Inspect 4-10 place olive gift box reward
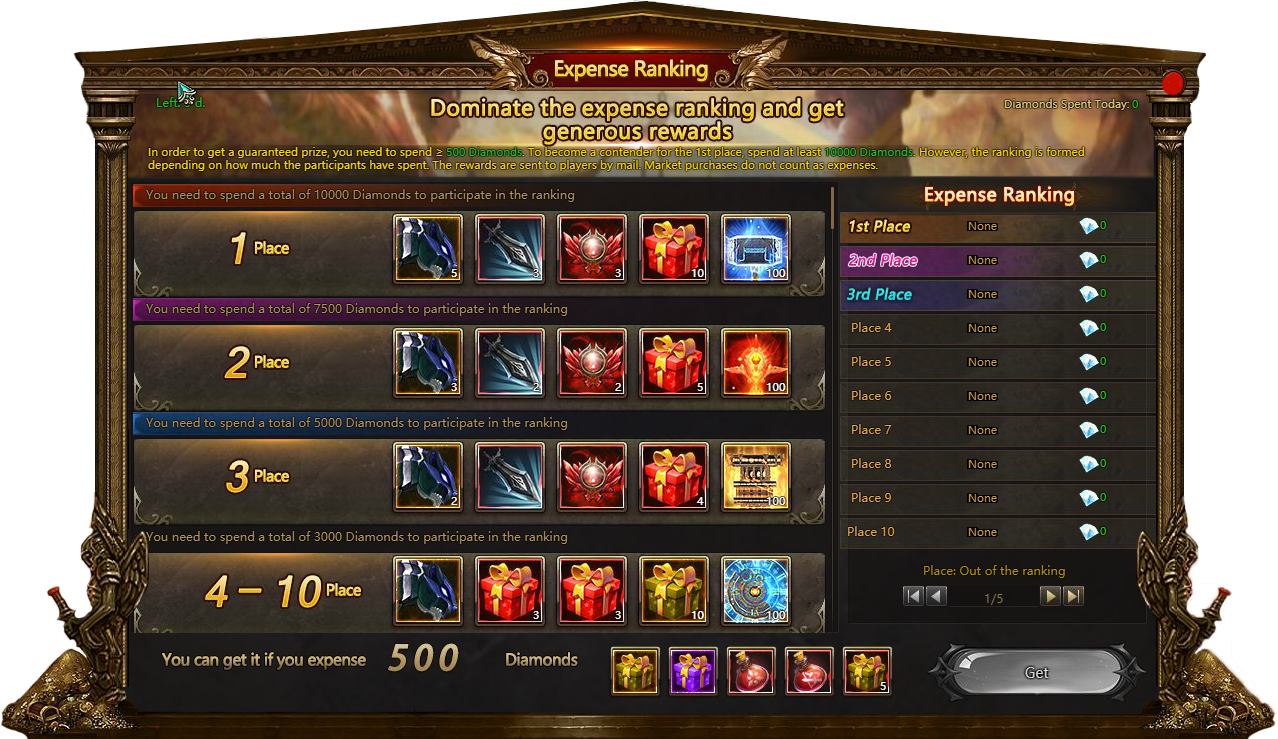The width and height of the screenshot is (1278, 739). (x=673, y=590)
